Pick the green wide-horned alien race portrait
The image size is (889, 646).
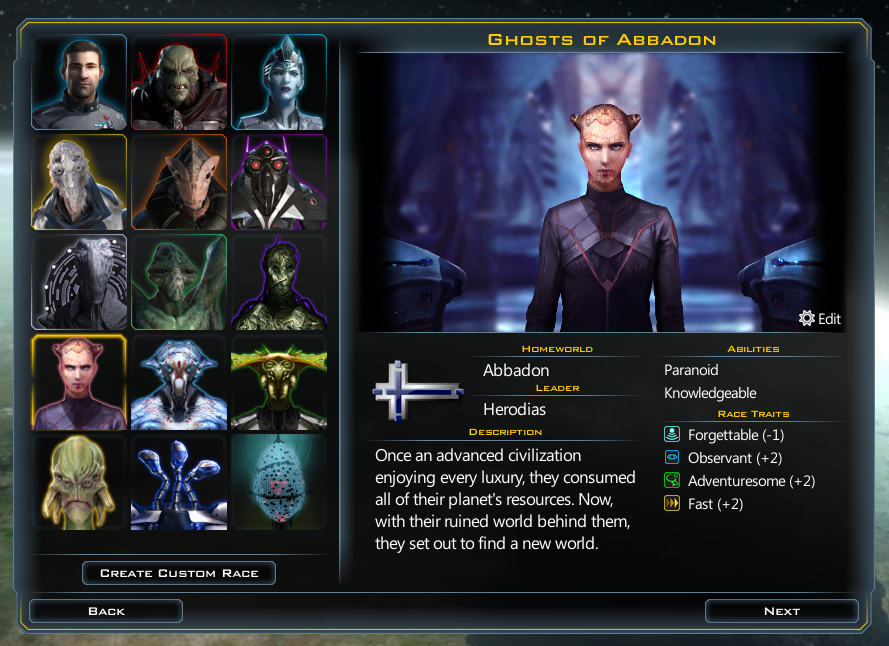click(279, 382)
